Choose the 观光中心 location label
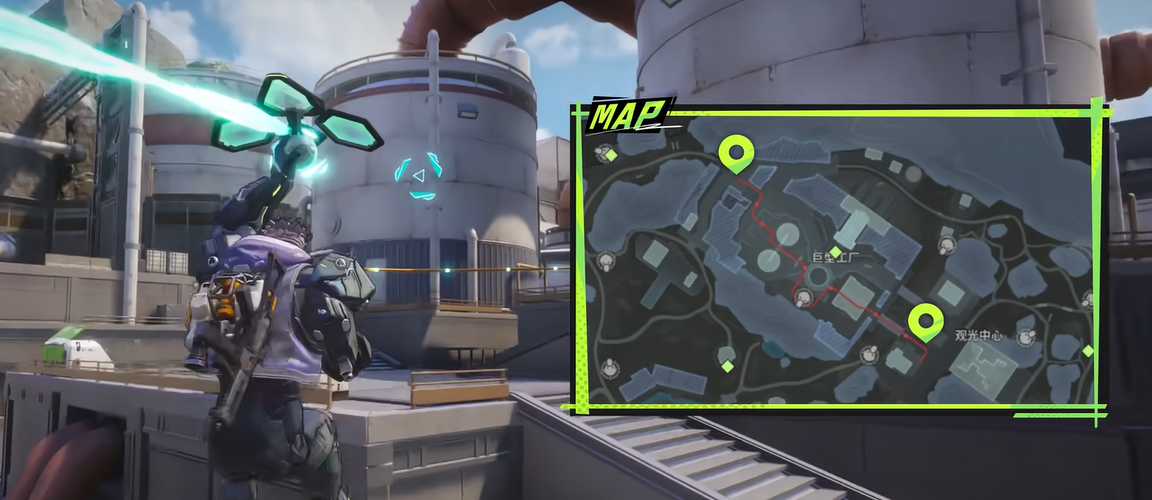 tap(978, 334)
